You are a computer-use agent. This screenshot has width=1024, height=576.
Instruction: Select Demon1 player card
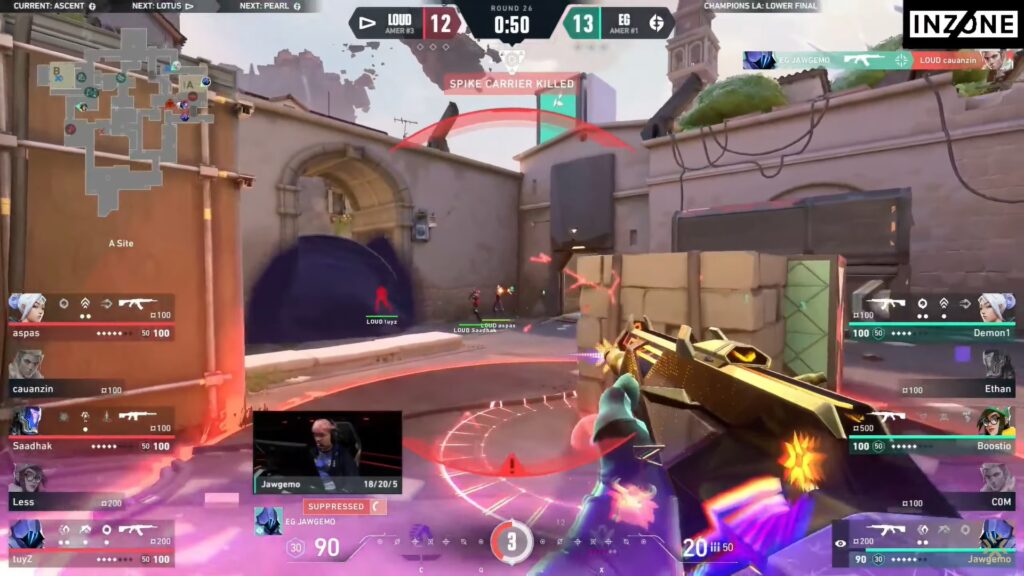931,316
